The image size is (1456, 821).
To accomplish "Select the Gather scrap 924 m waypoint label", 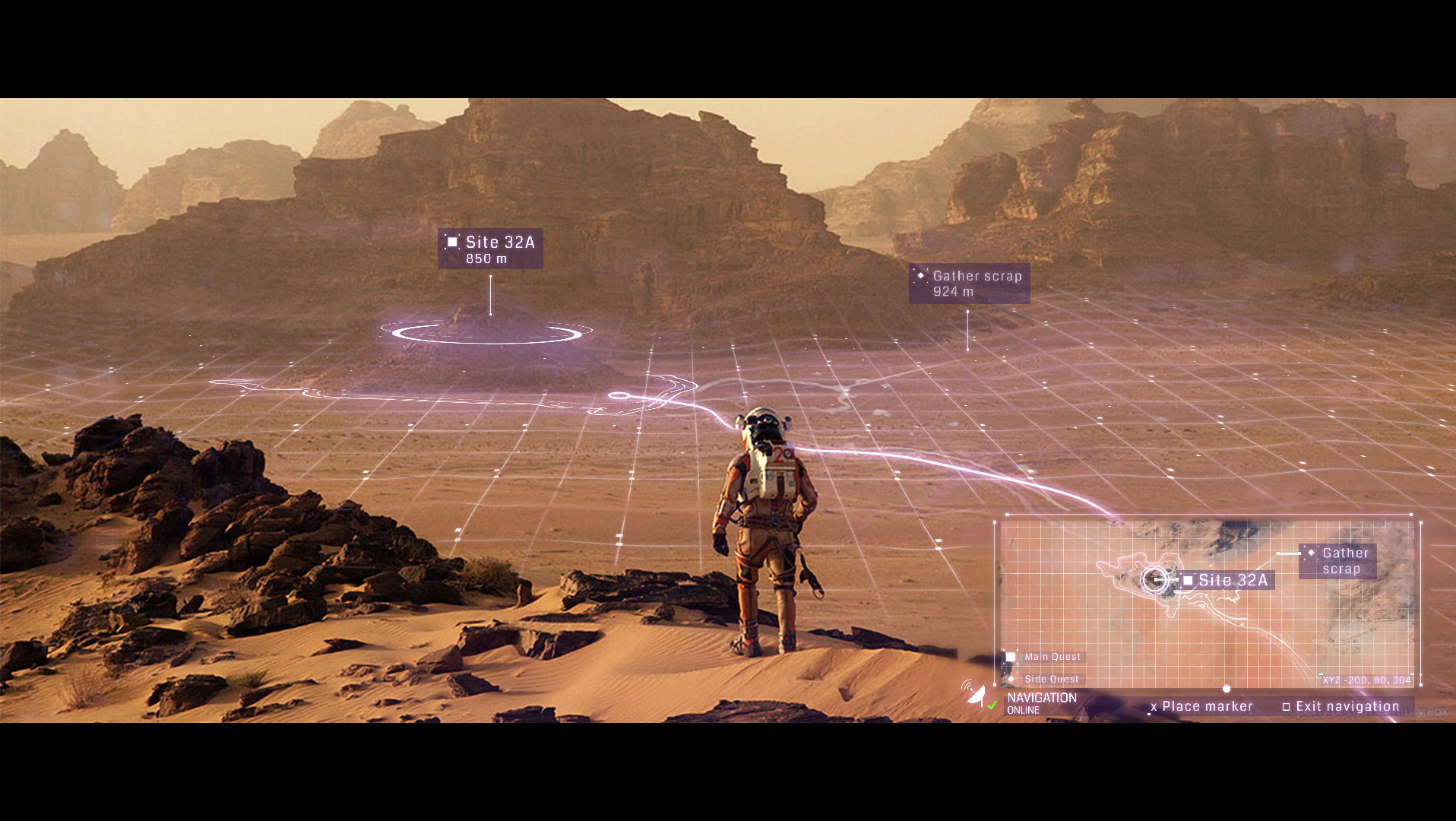I will (x=969, y=284).
